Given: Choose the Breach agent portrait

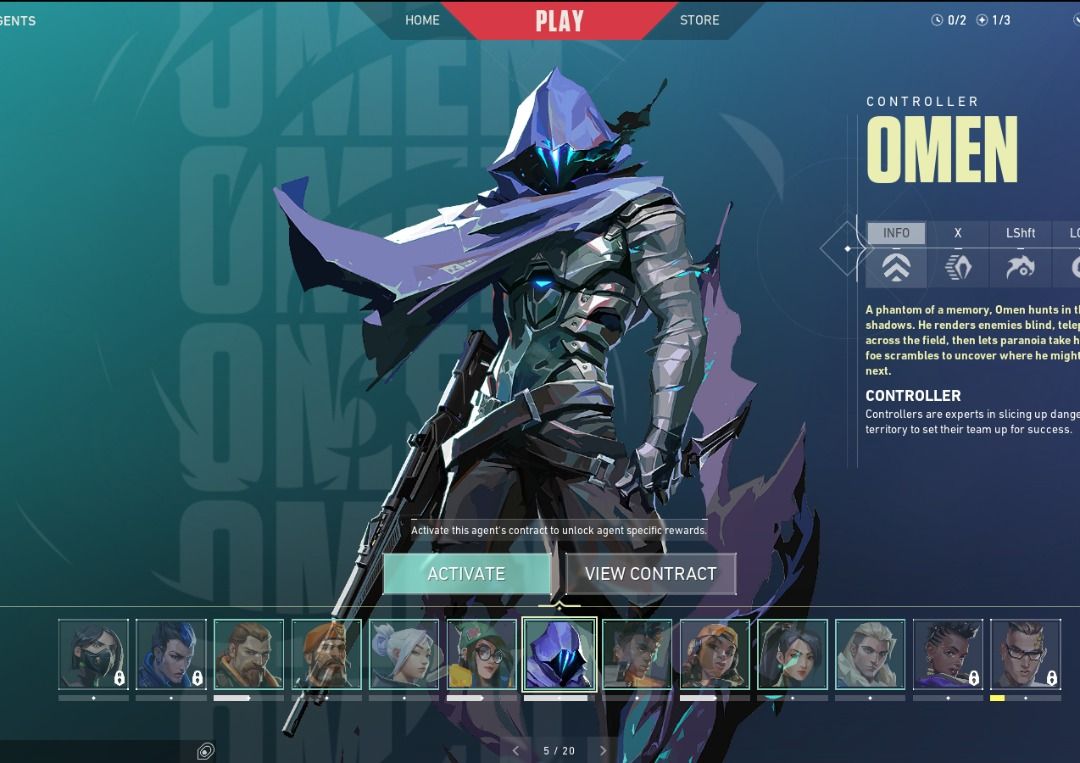Looking at the screenshot, I should click(x=249, y=655).
